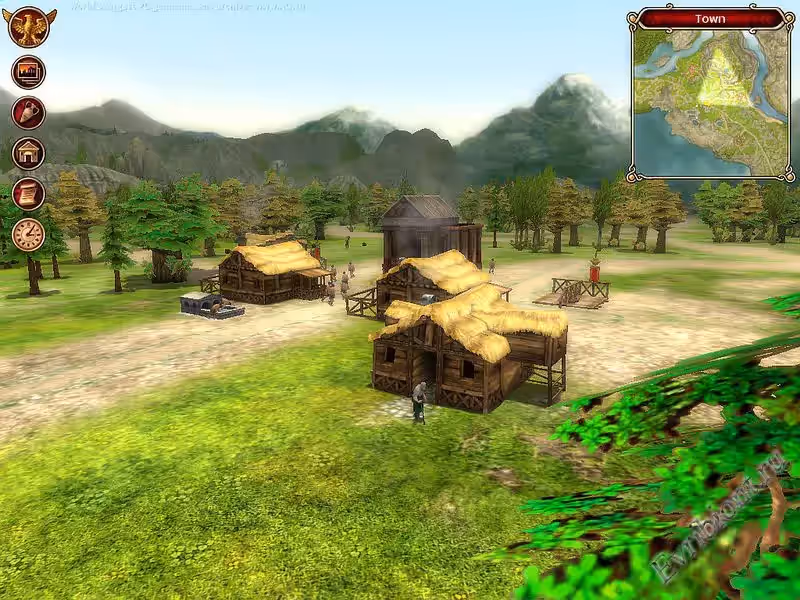Open the golden eagle emblem menu

[x=28, y=27]
